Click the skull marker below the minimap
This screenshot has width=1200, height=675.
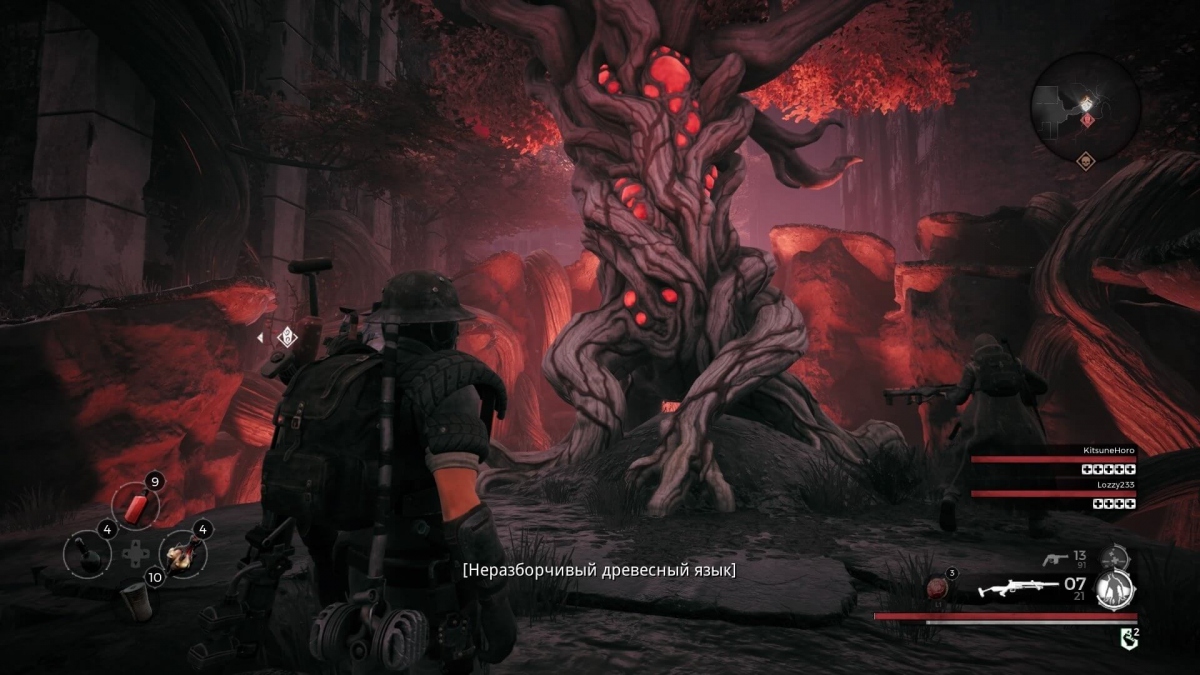pyautogui.click(x=1085, y=160)
